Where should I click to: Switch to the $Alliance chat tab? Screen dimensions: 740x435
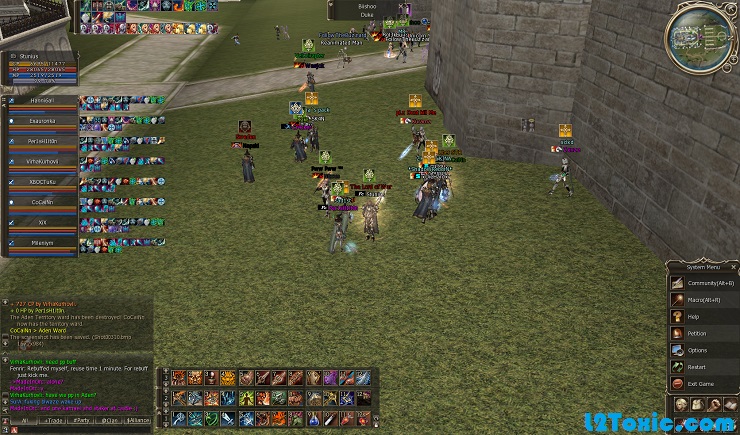141,422
